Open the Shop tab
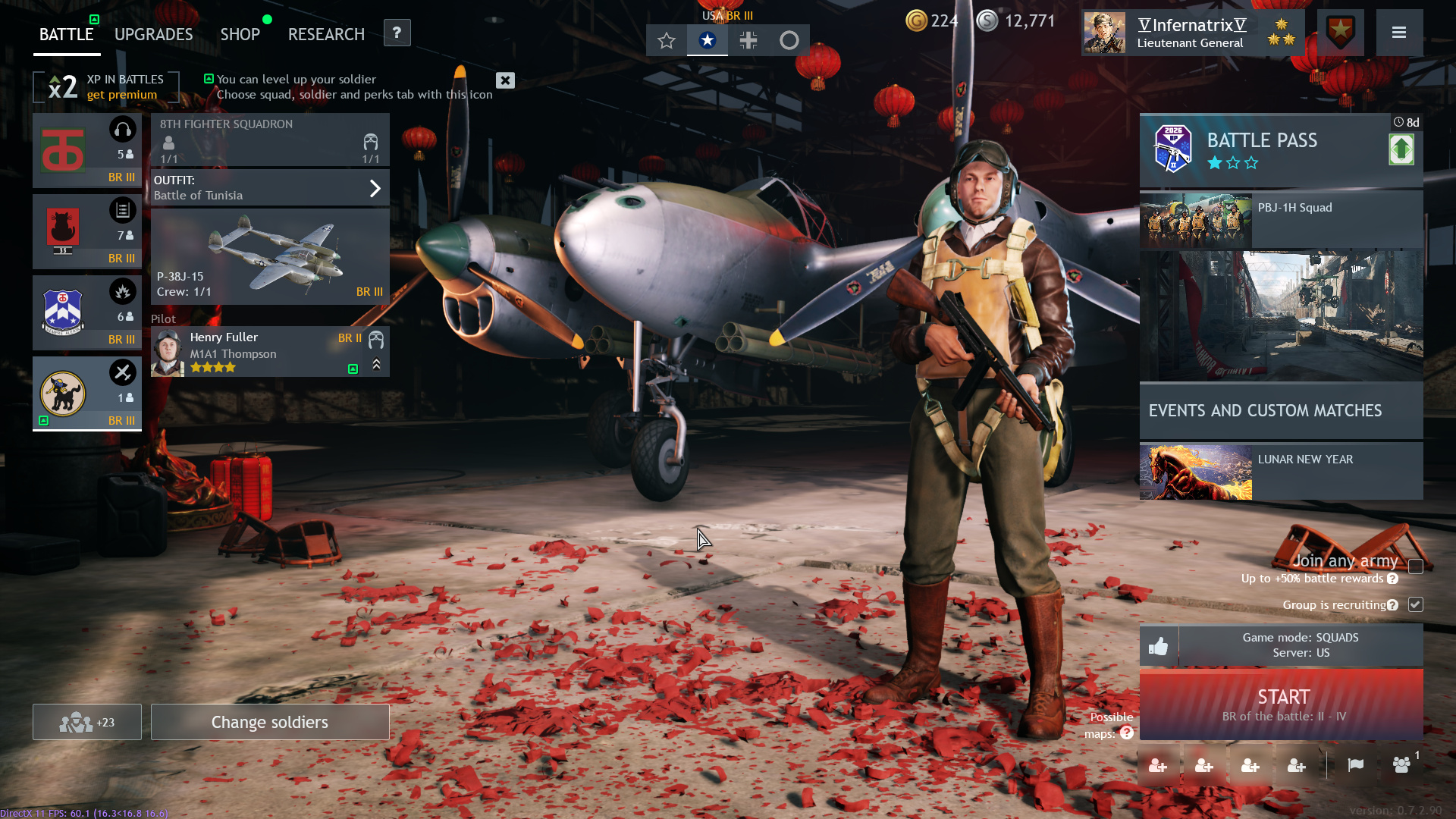The height and width of the screenshot is (819, 1456). (x=240, y=35)
